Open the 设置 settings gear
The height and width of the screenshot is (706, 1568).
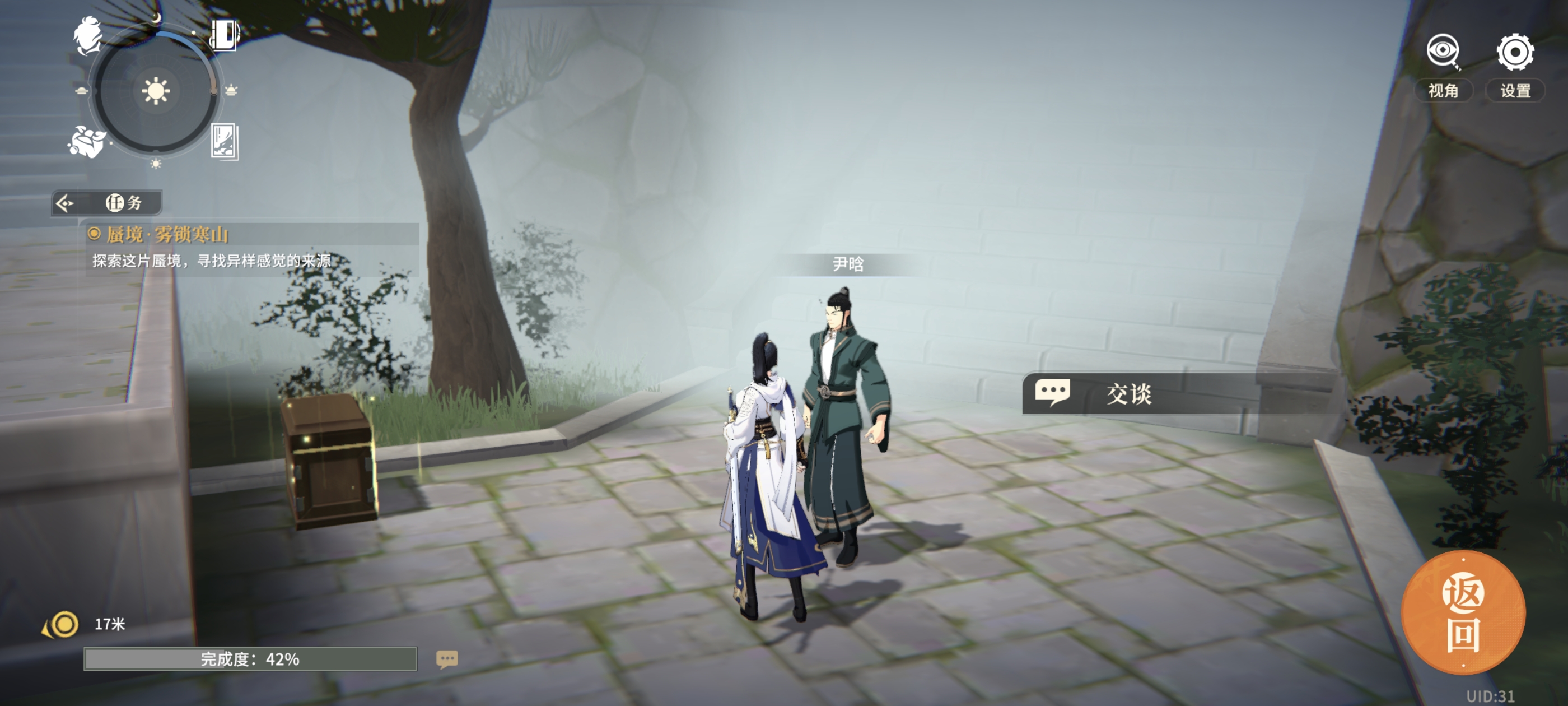pos(1514,53)
